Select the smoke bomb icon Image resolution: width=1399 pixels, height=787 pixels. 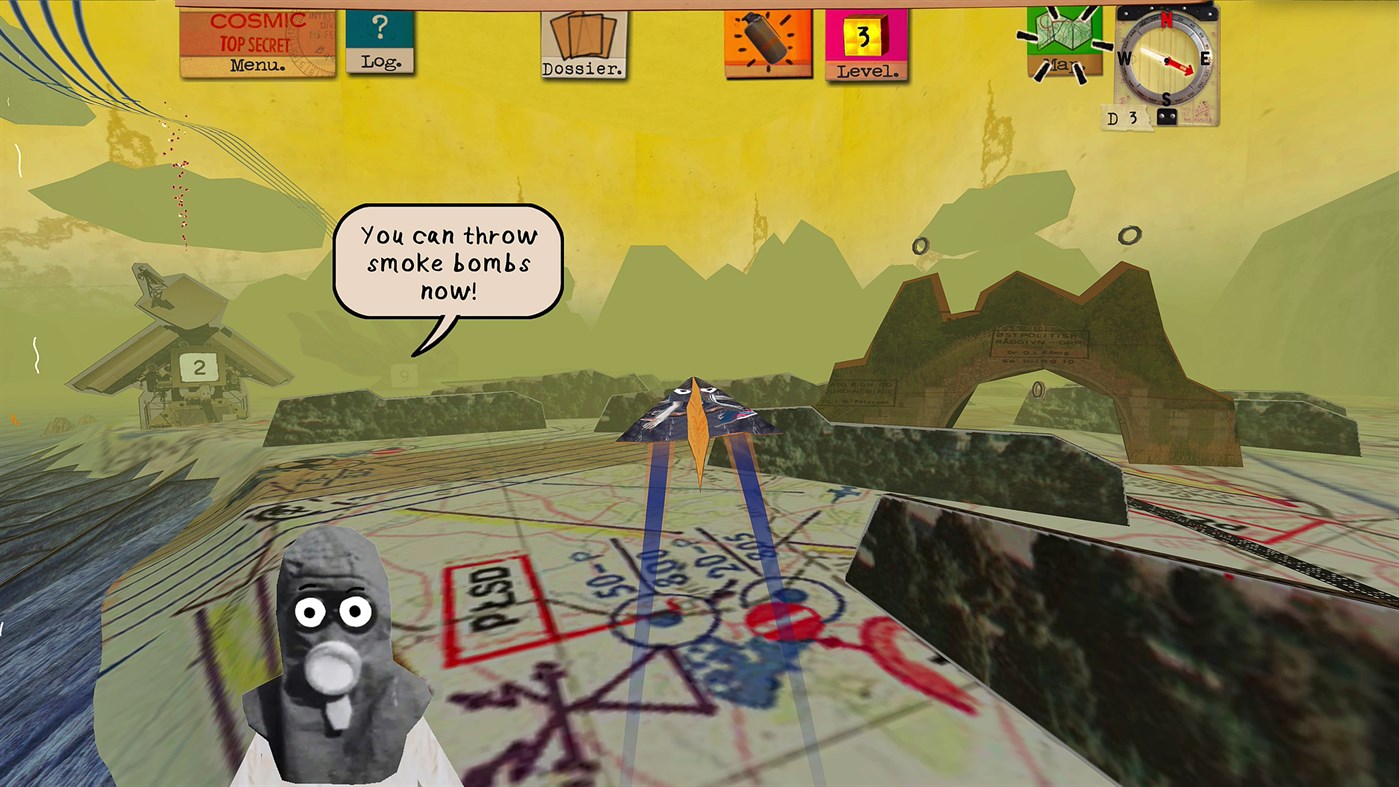tap(766, 42)
